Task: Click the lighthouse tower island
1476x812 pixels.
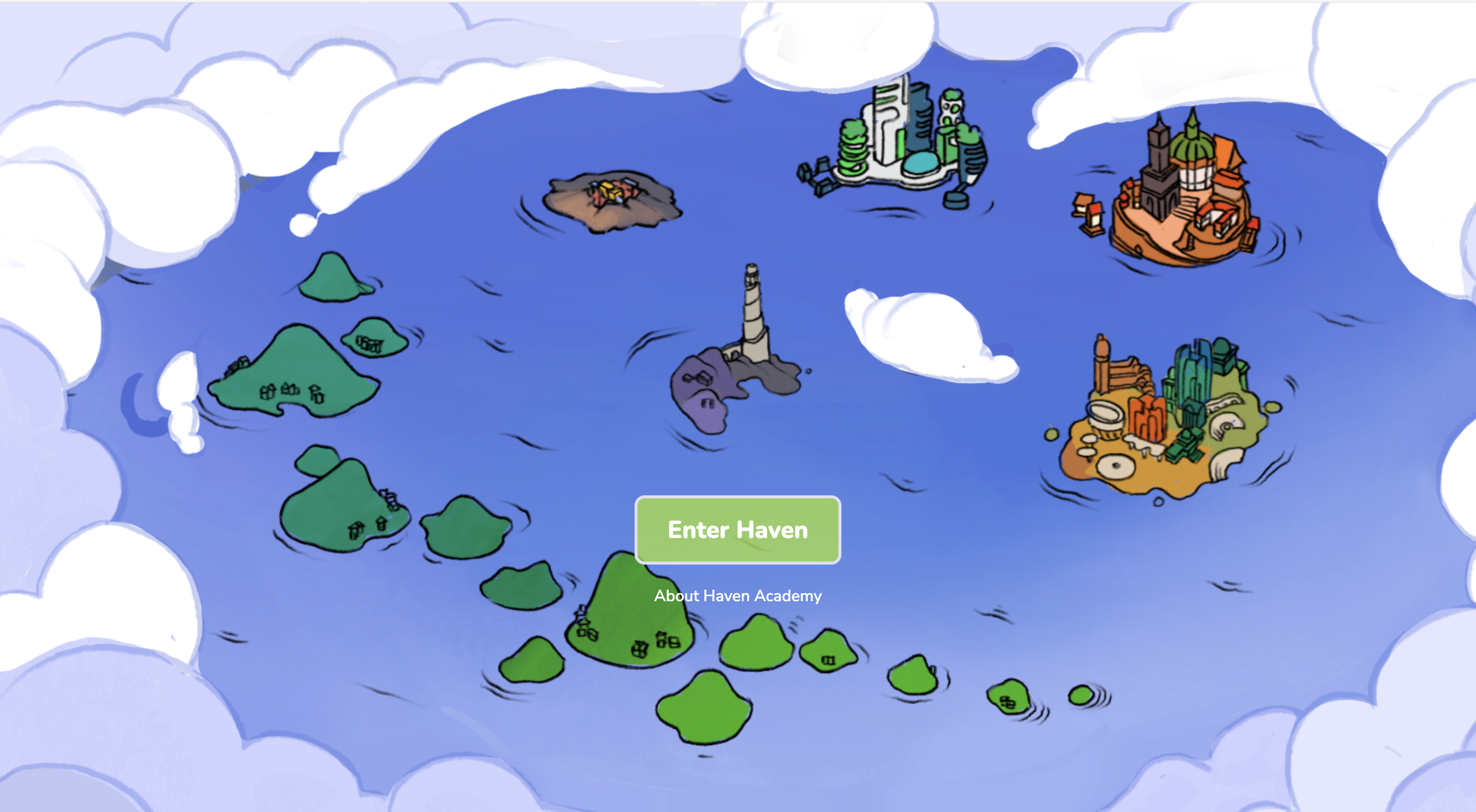Action: 751,344
